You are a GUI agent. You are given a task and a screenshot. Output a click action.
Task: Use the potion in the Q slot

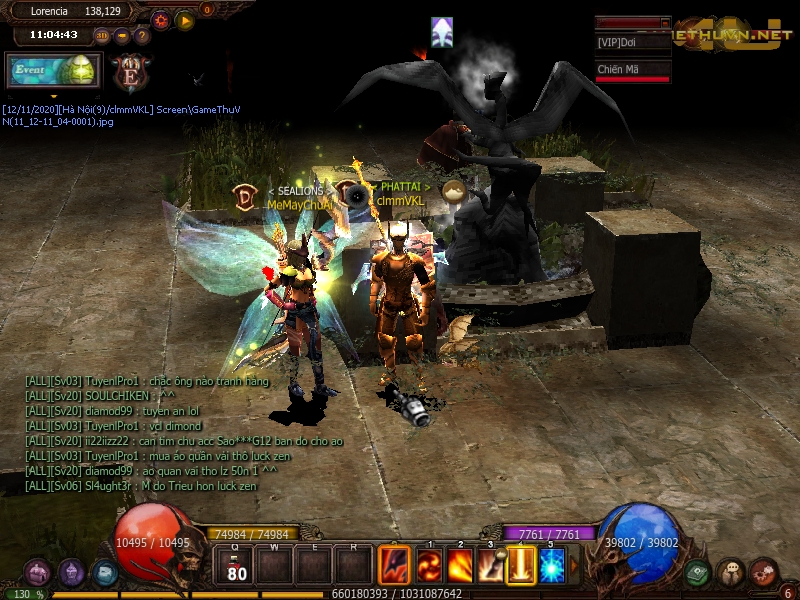(x=236, y=567)
